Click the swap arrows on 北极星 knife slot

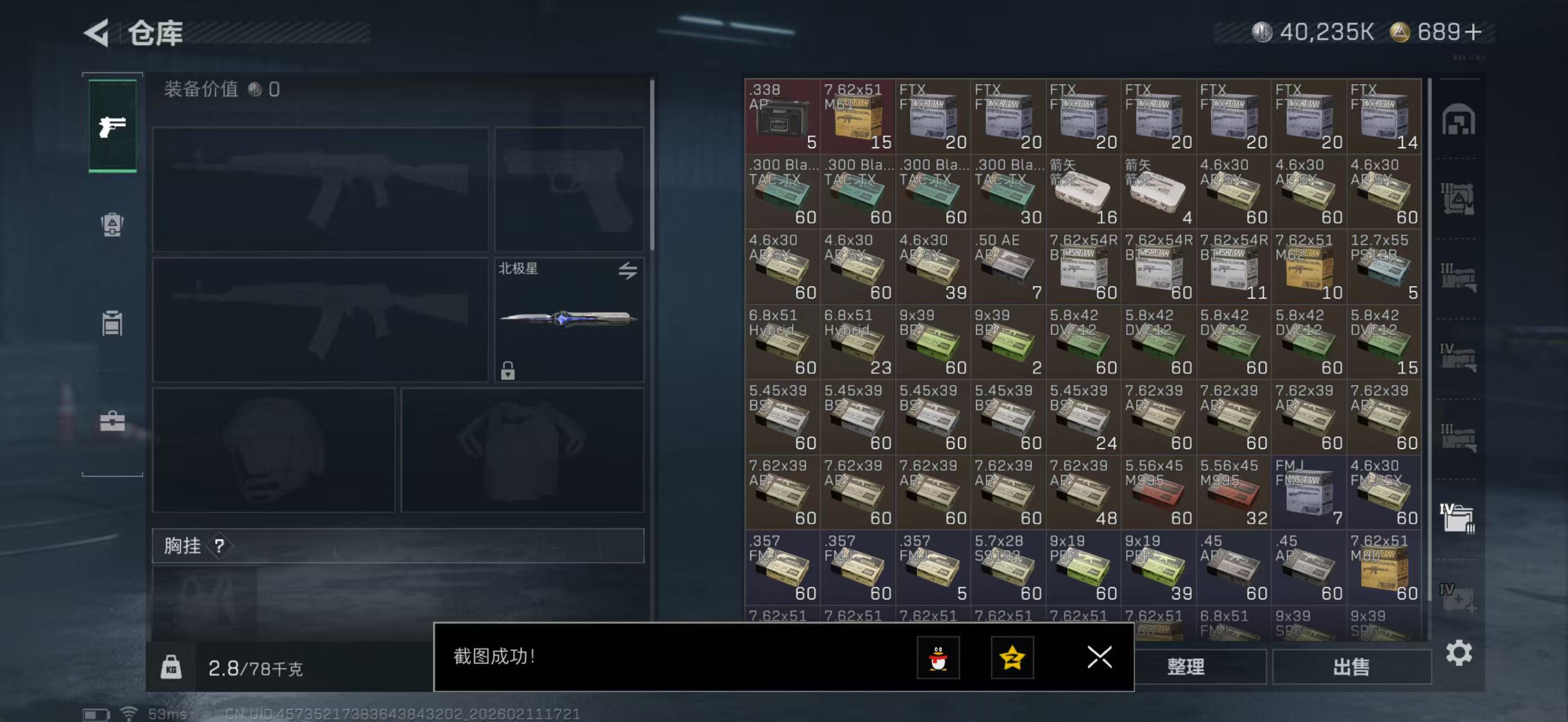click(x=629, y=270)
